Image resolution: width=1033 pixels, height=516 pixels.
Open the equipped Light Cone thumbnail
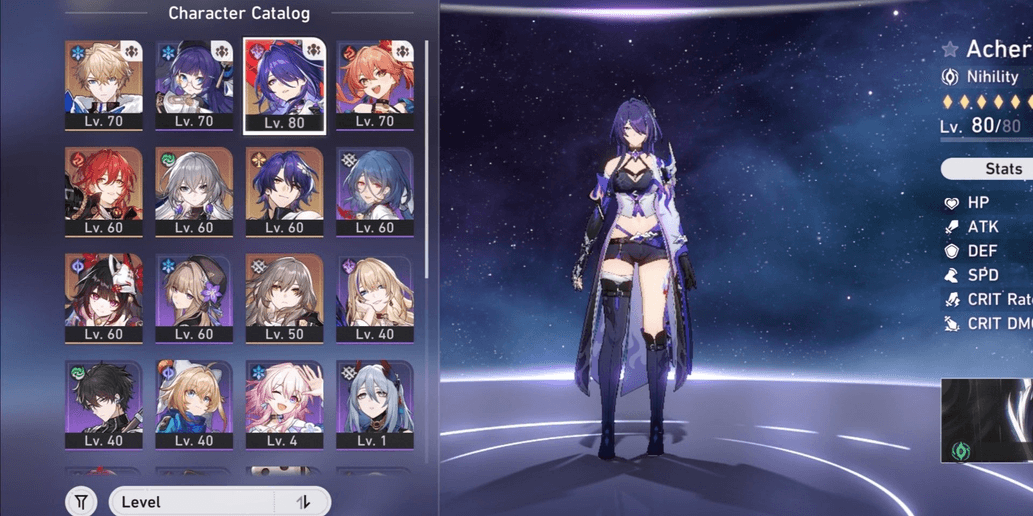tap(986, 420)
